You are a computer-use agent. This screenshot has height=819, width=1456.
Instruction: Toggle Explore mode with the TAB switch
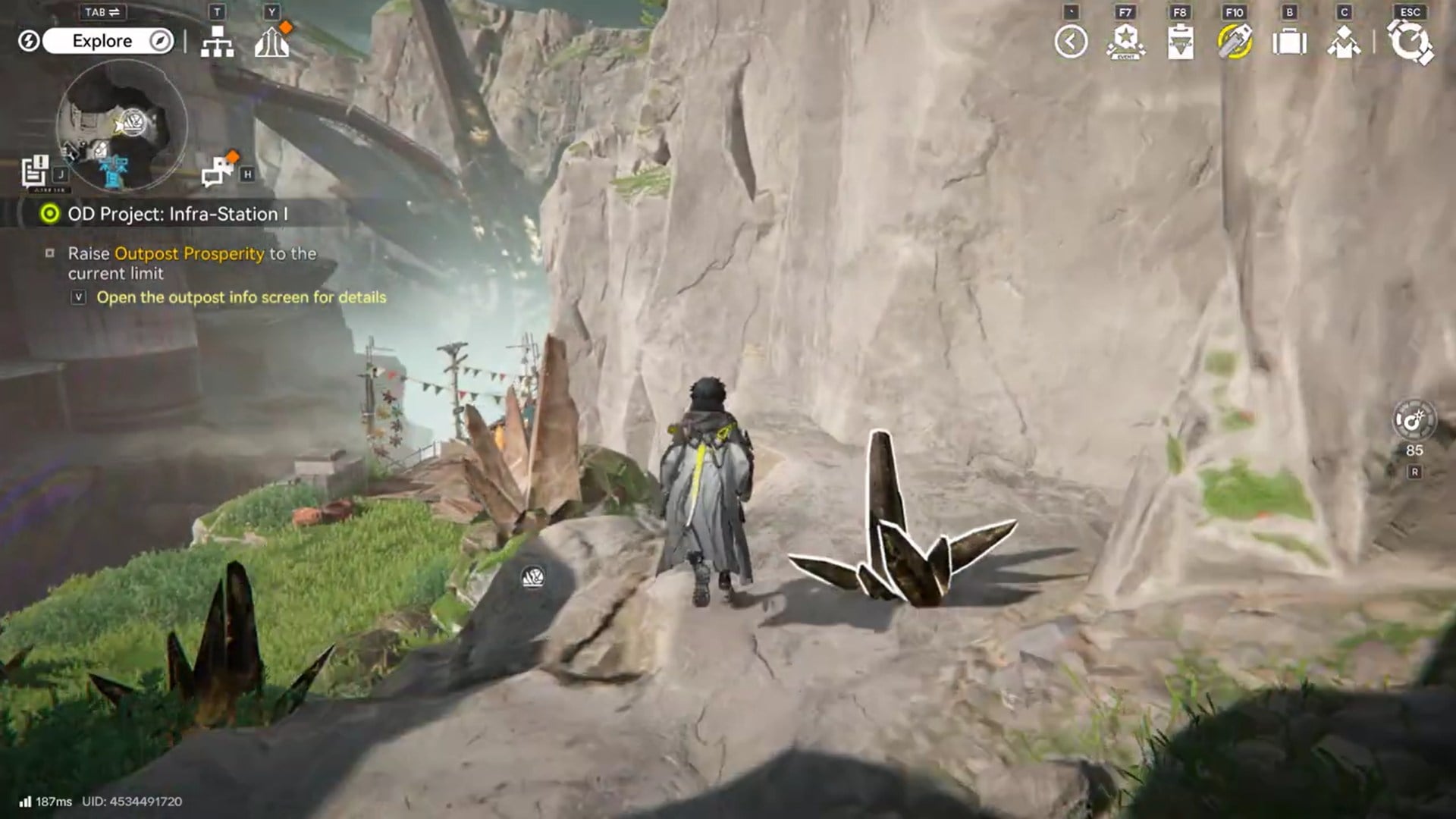(x=102, y=12)
